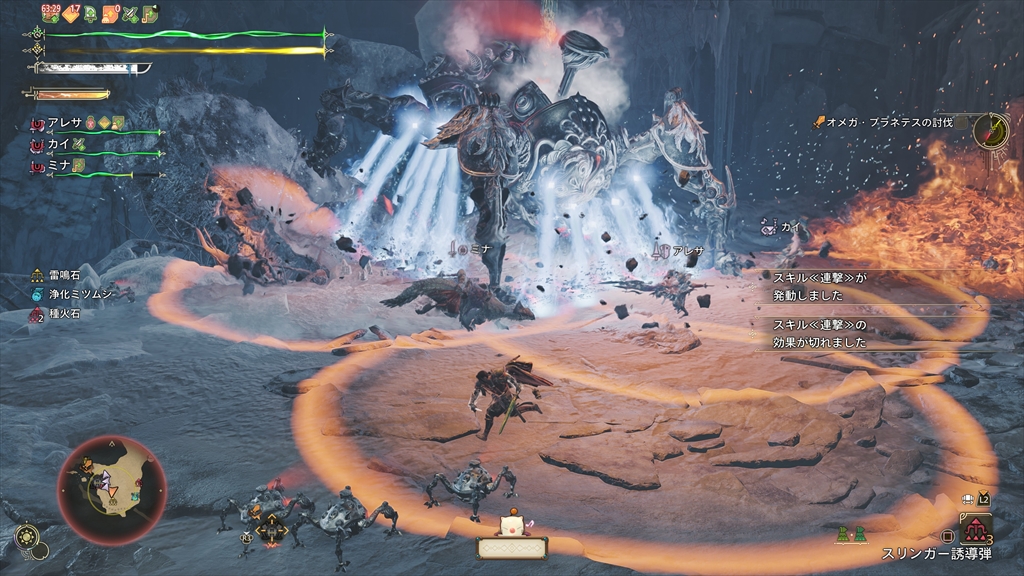The width and height of the screenshot is (1024, 576).
Task: Select the オメガ・プラネテスの討伐 quest objective
Action: click(887, 122)
